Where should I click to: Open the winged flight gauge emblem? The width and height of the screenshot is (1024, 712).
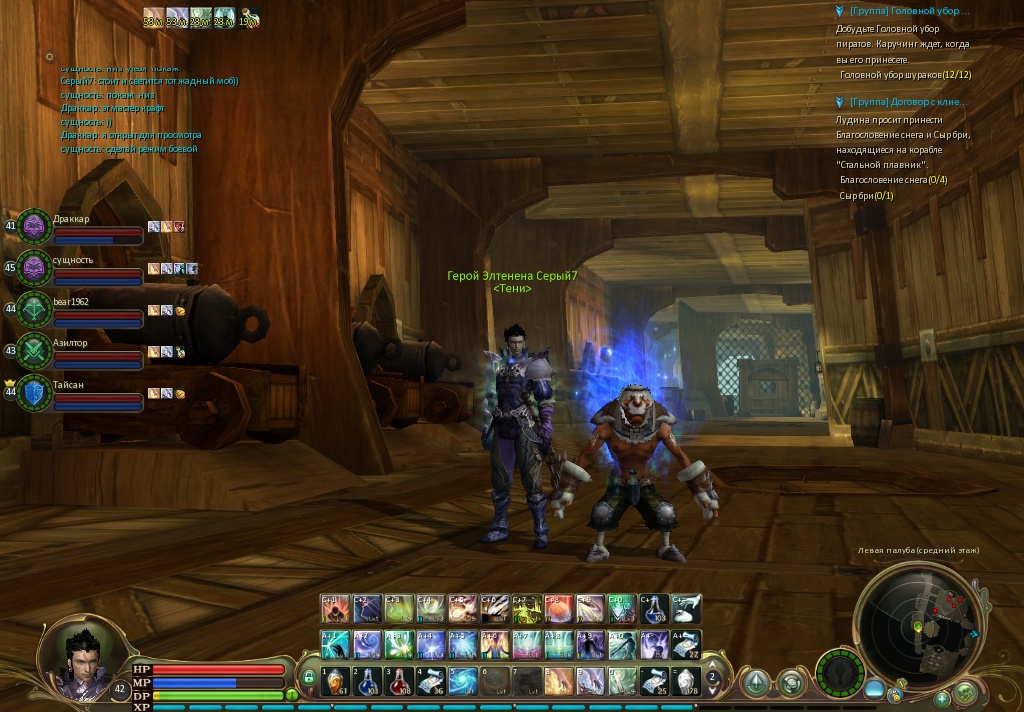coord(839,672)
